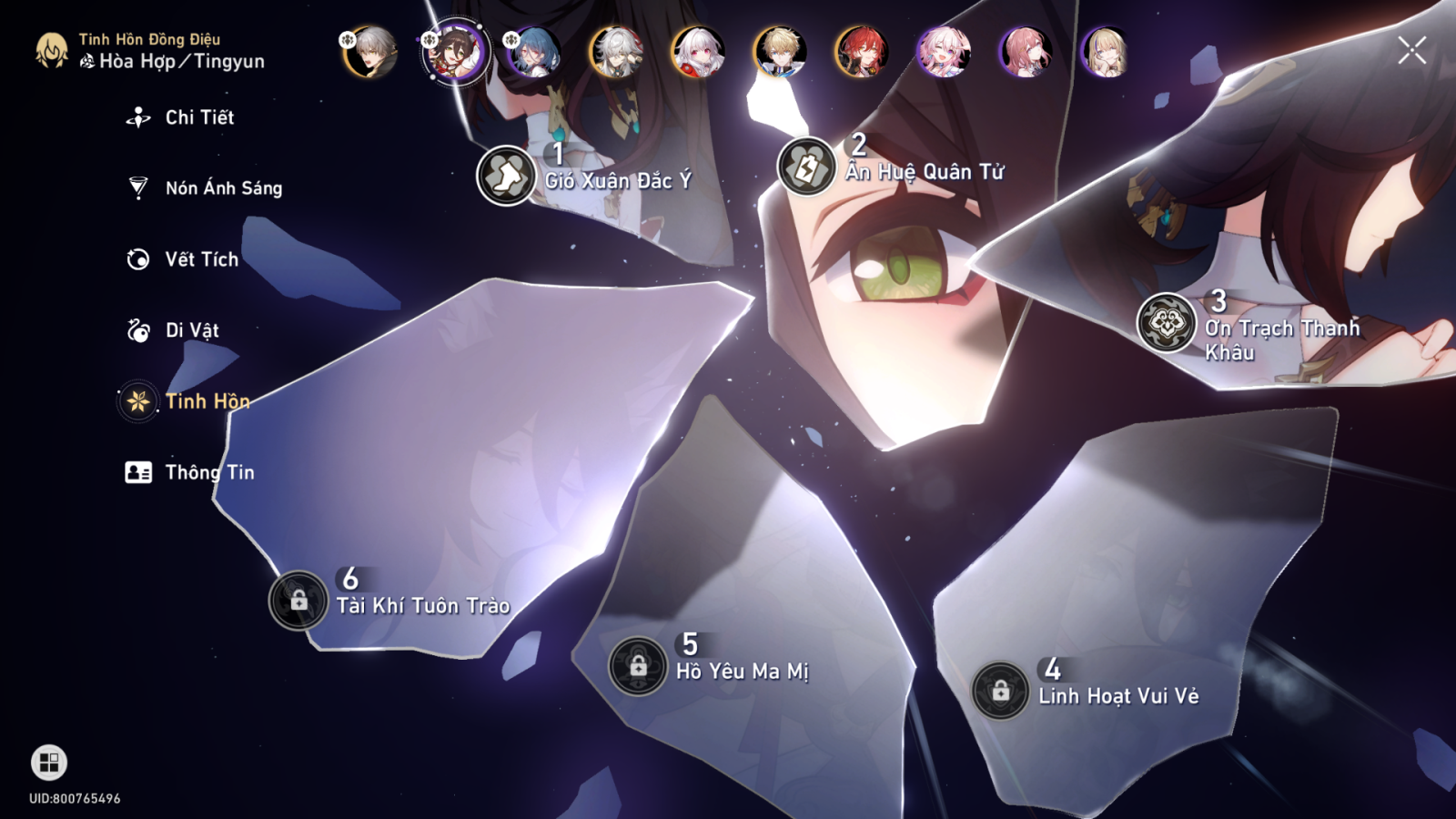This screenshot has height=819, width=1456.
Task: Select locked eidolon 5 Hồ Yêu Ma Mị
Action: 637,666
